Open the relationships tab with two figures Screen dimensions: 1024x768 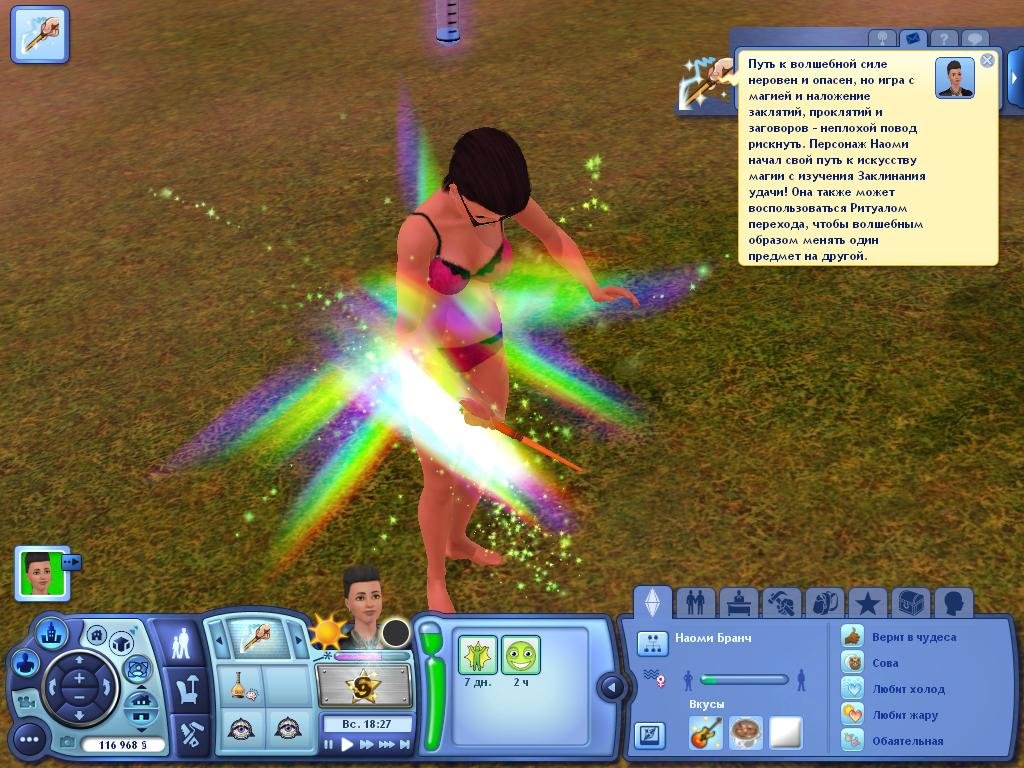click(695, 602)
